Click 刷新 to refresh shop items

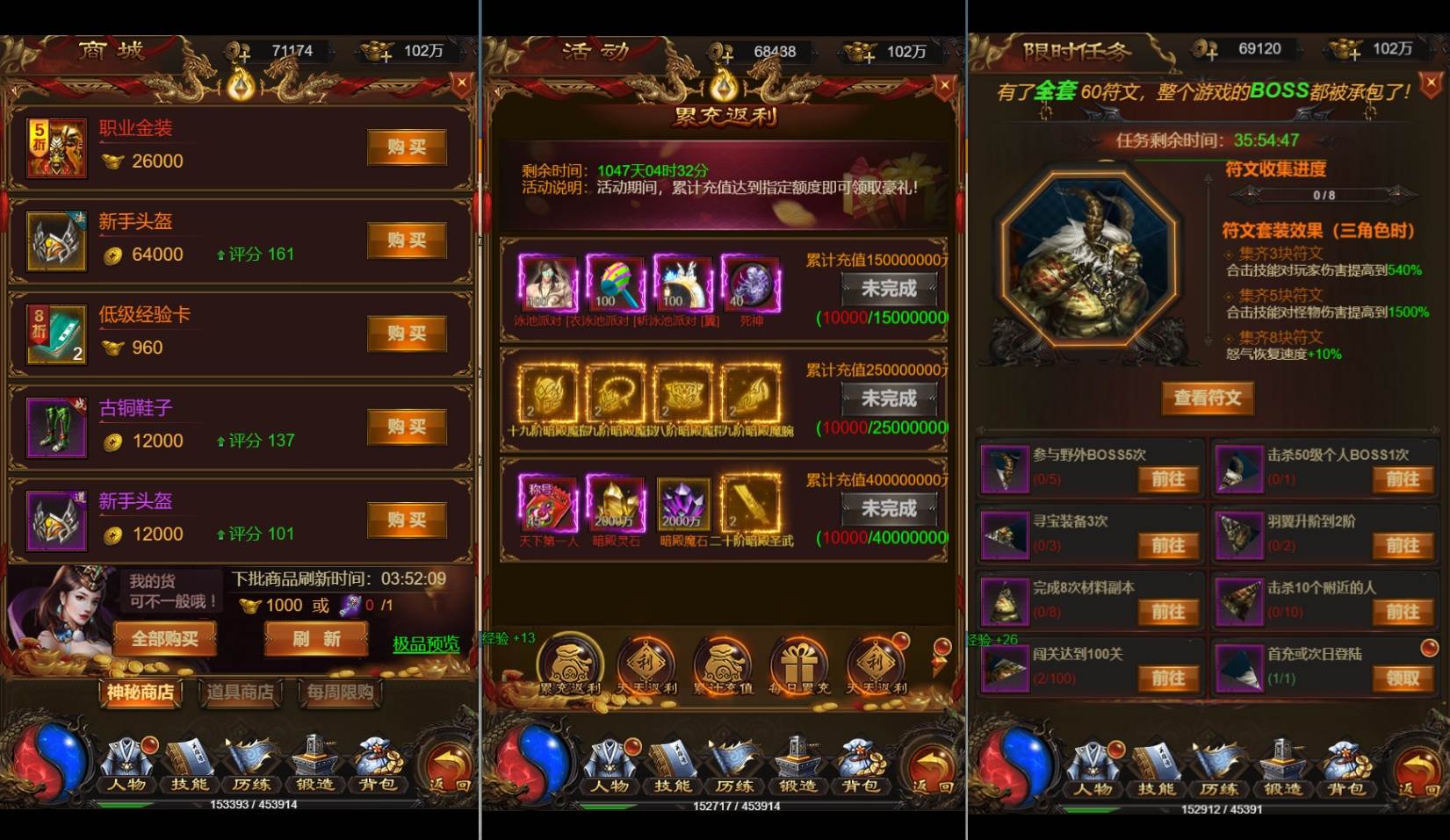[x=314, y=639]
